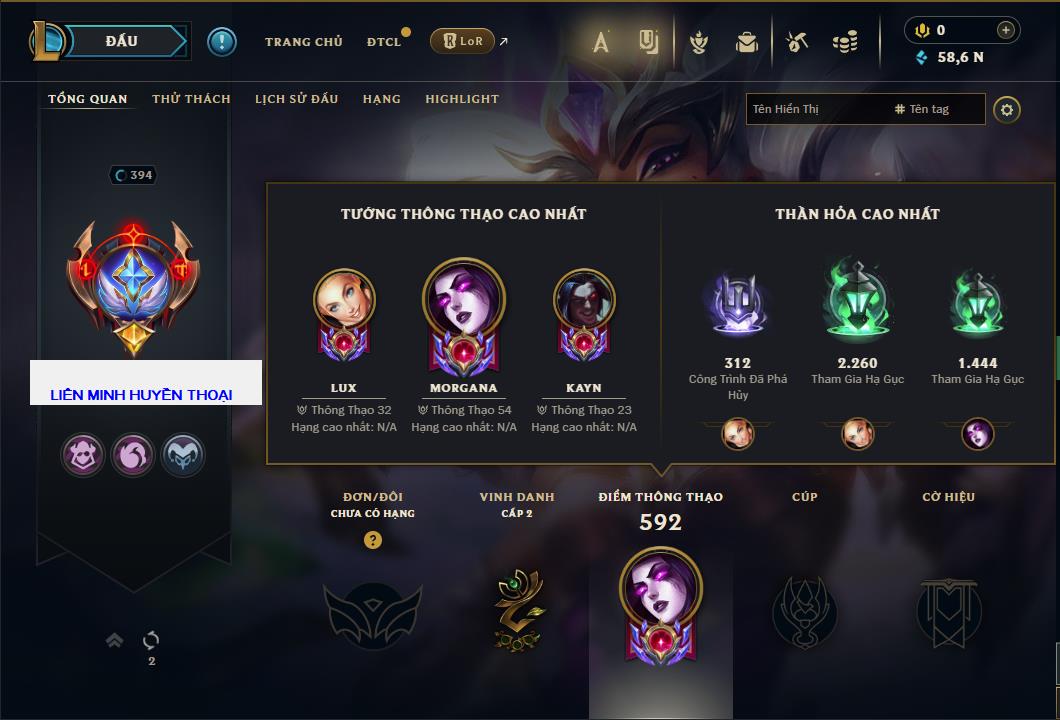The height and width of the screenshot is (720, 1060).
Task: Switch to the THỬ THÁCH tab
Action: [x=191, y=99]
